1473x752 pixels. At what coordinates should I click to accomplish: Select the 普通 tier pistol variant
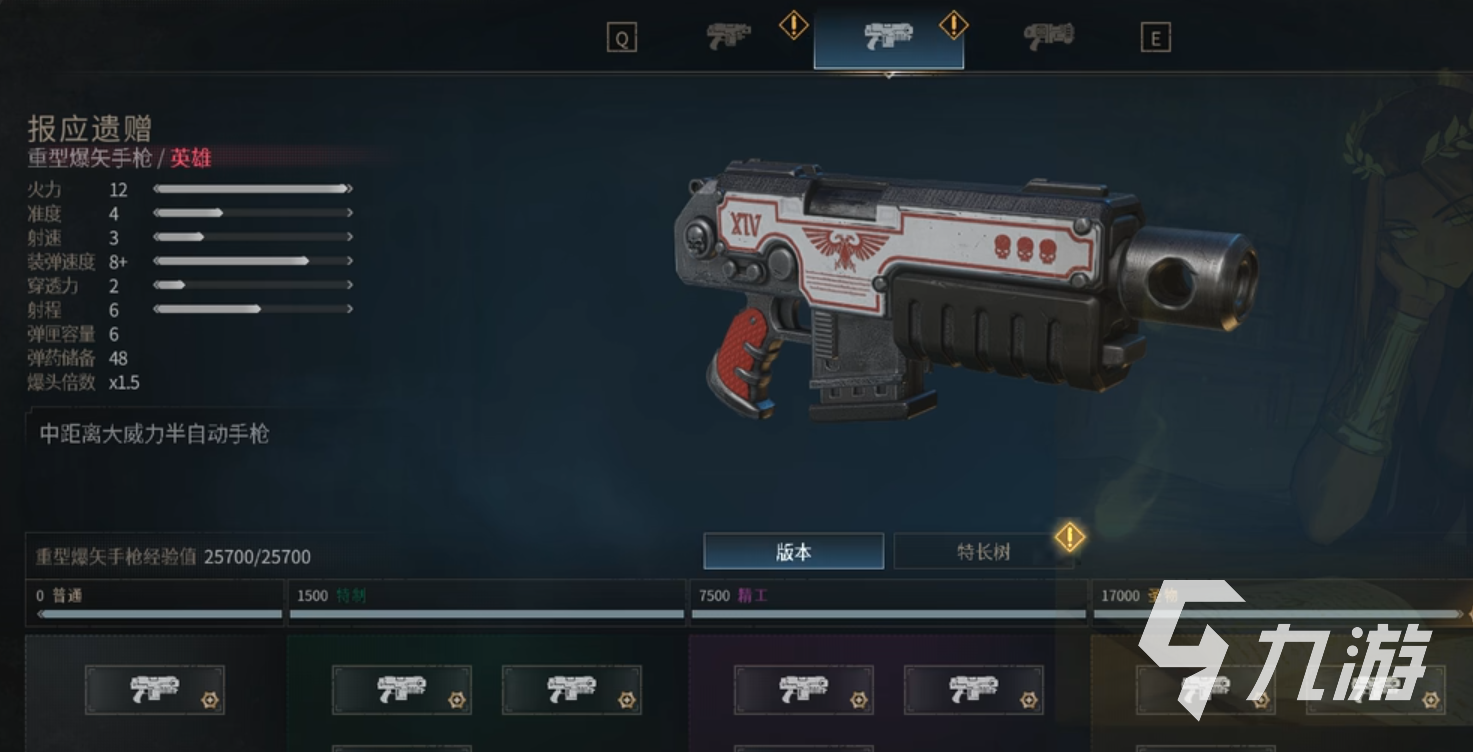click(155, 690)
